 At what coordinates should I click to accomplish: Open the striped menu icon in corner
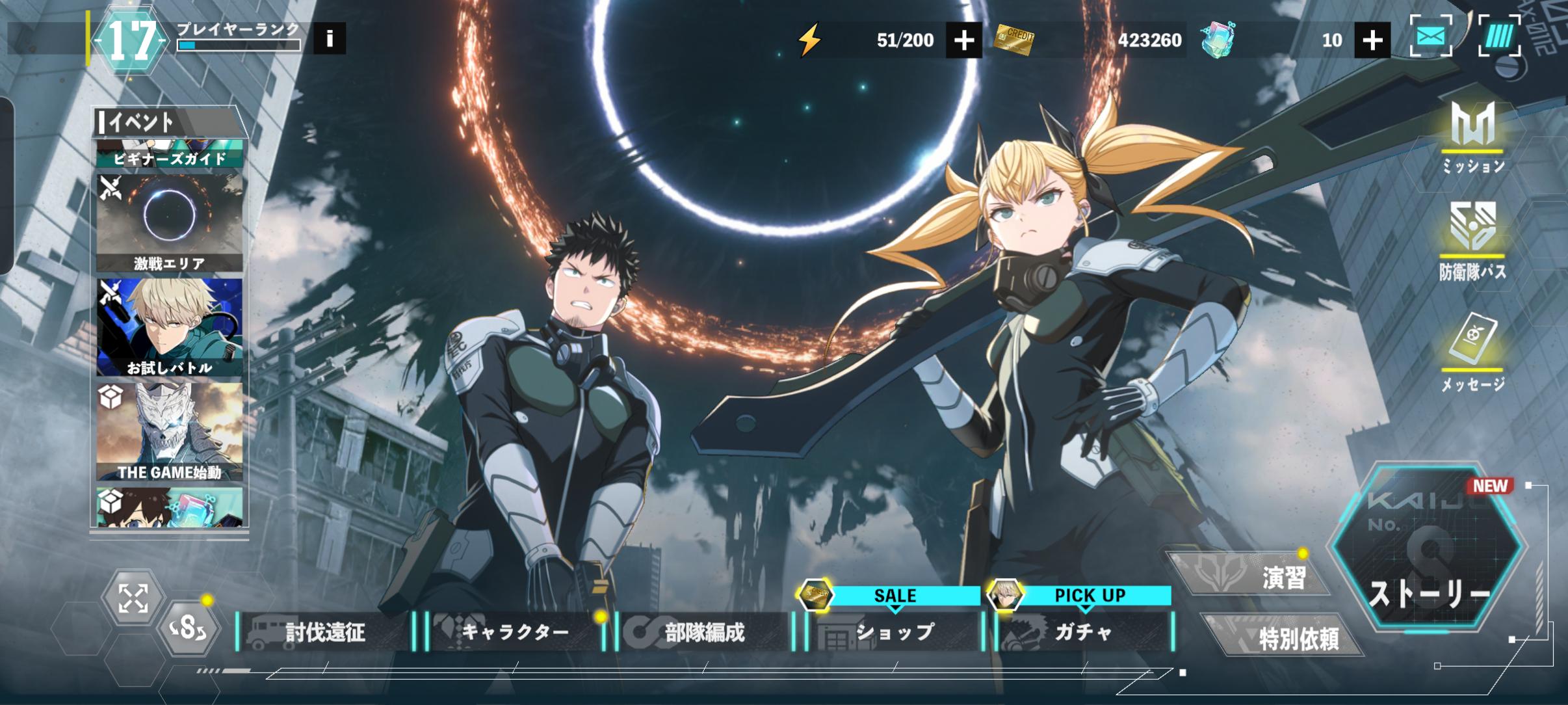[x=1499, y=37]
